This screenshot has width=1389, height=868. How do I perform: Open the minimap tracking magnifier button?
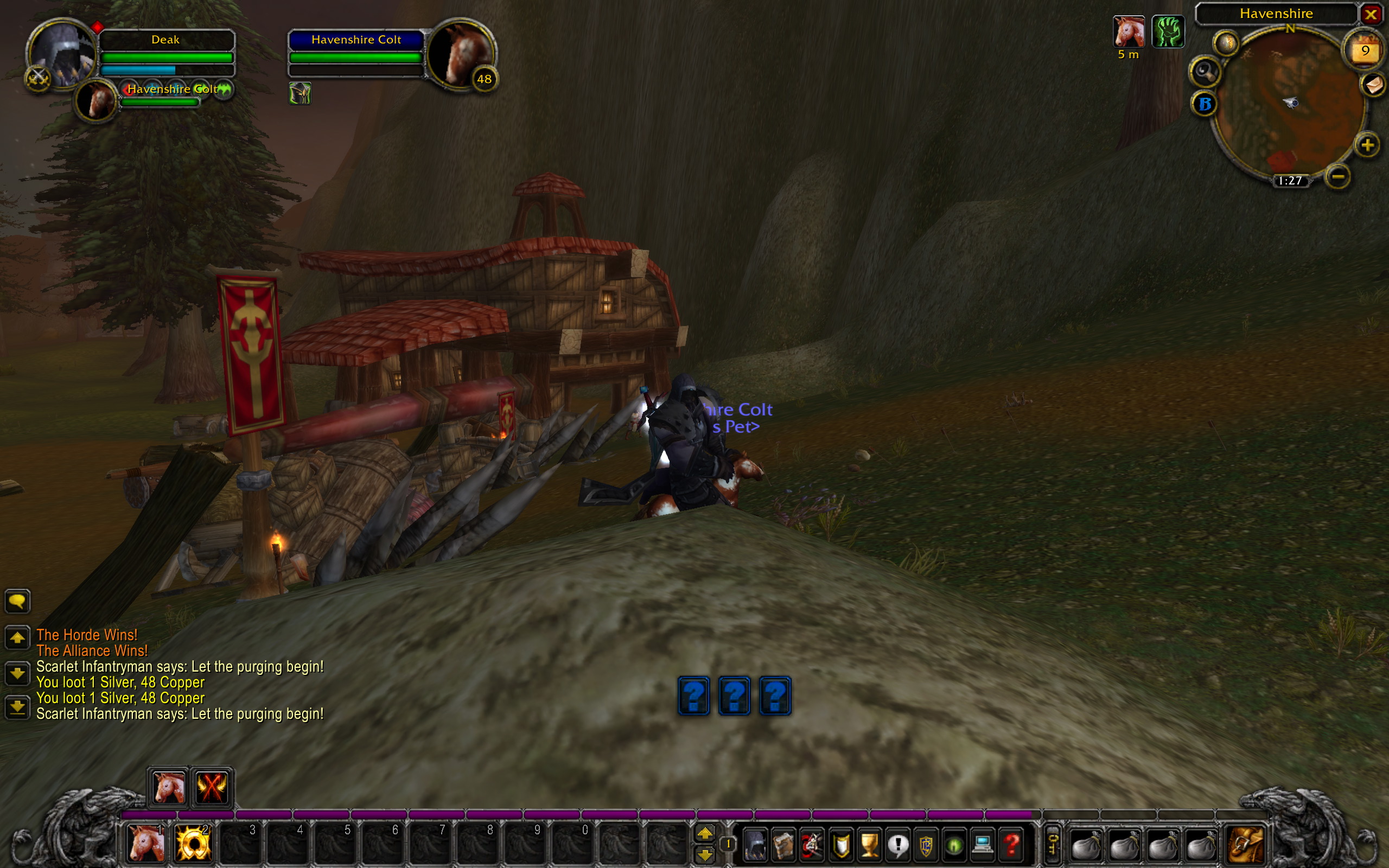pos(1205,72)
